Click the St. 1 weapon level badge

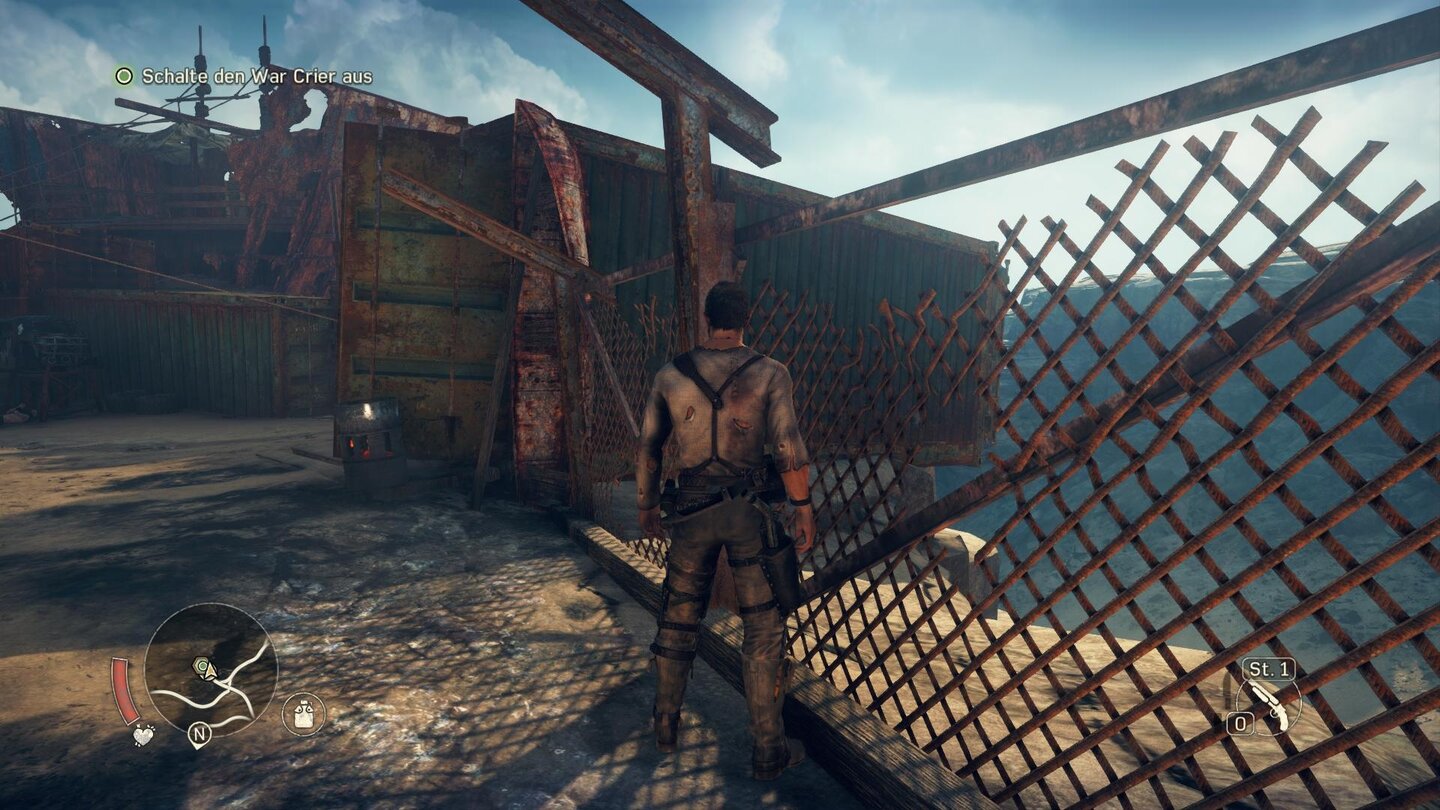click(1268, 668)
